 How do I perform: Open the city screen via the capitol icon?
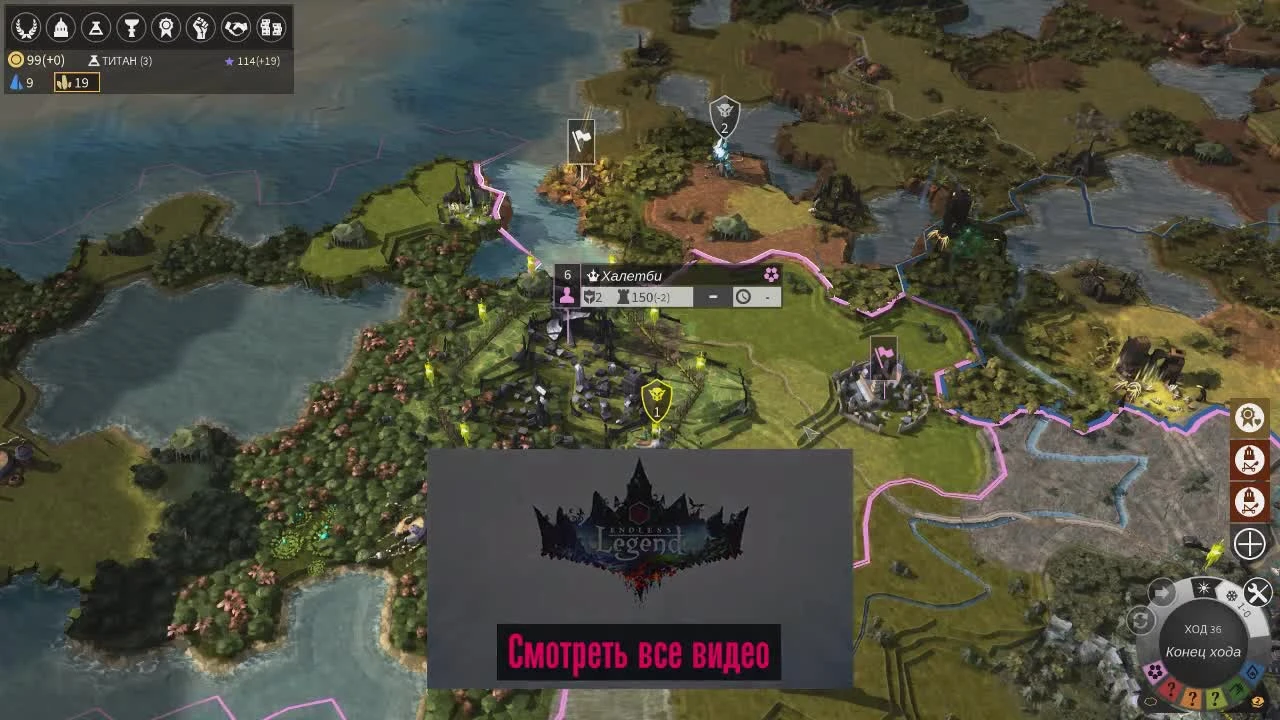pos(60,27)
